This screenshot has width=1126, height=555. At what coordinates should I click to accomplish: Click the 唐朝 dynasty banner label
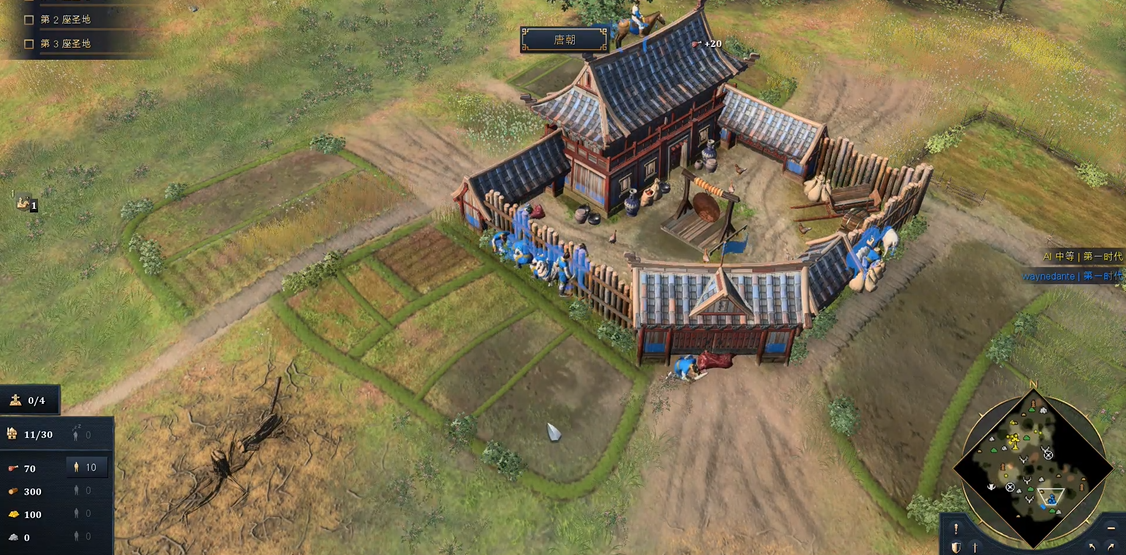click(x=564, y=40)
